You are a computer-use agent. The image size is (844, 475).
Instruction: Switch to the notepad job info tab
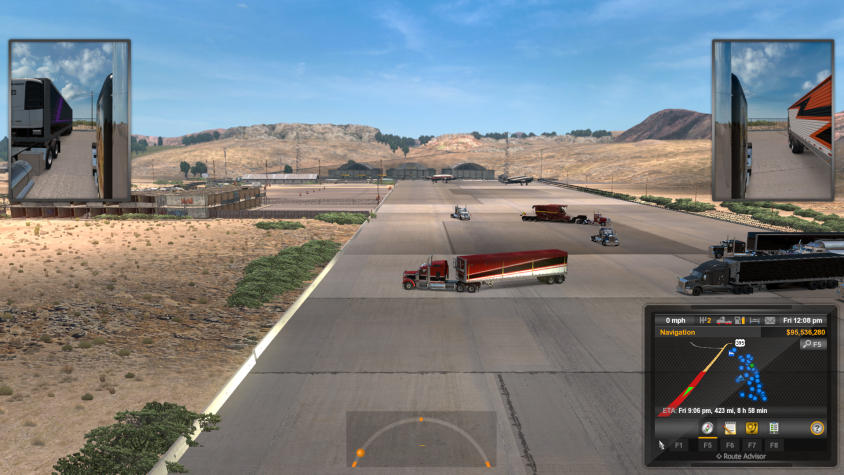click(x=730, y=428)
